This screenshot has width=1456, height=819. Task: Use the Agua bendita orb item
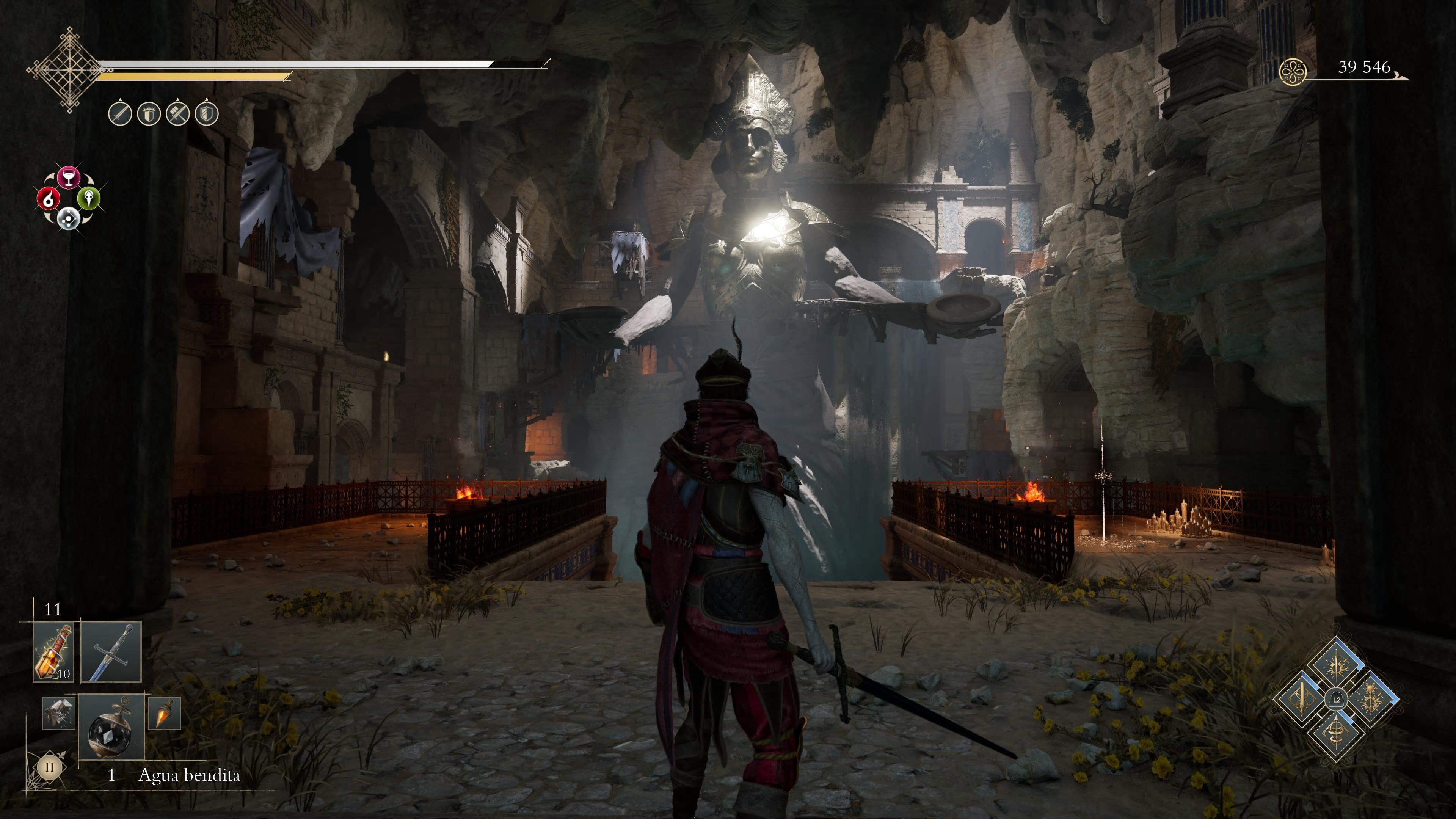(111, 727)
